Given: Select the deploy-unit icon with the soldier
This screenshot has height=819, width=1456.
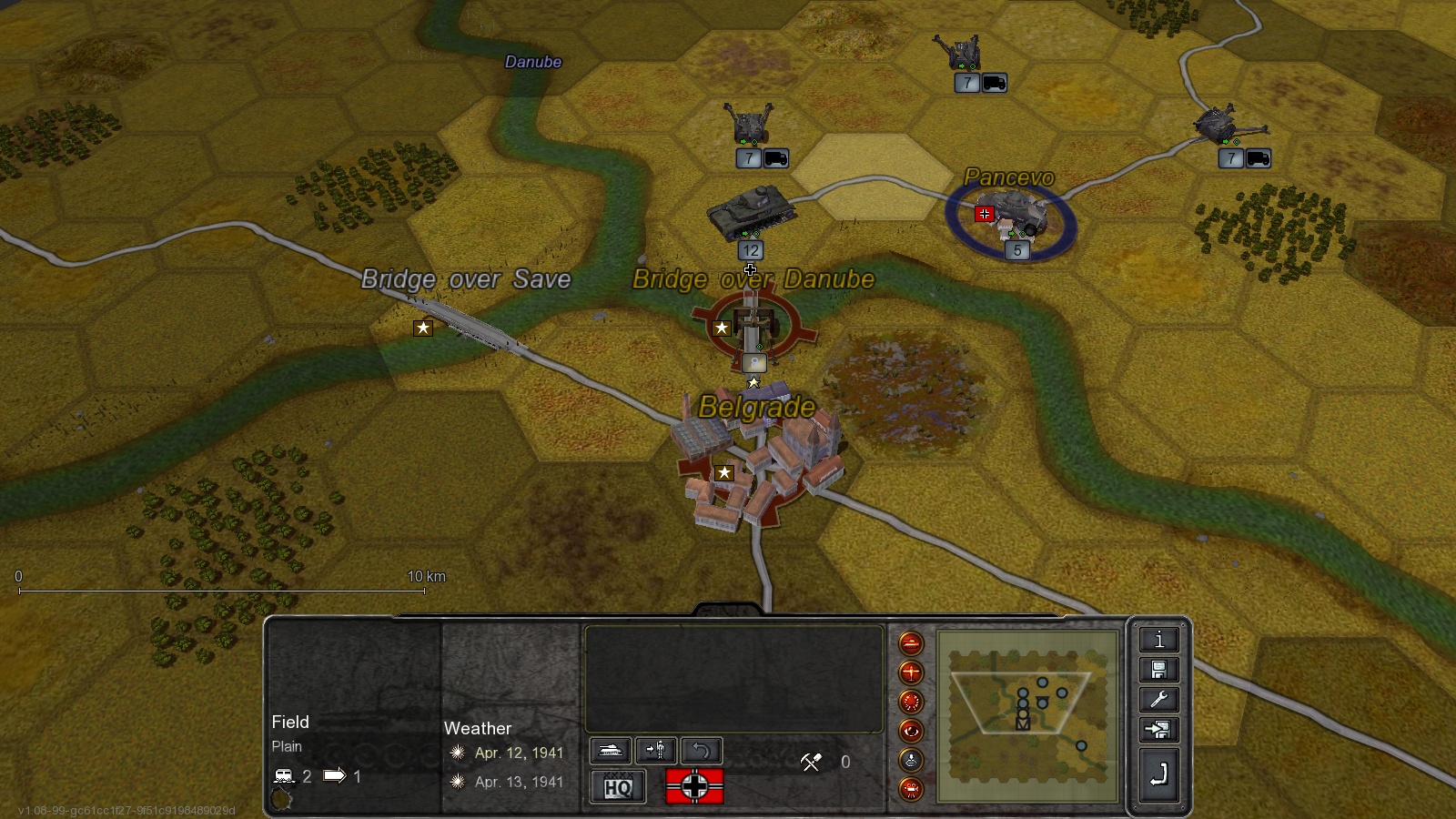Looking at the screenshot, I should 656,750.
